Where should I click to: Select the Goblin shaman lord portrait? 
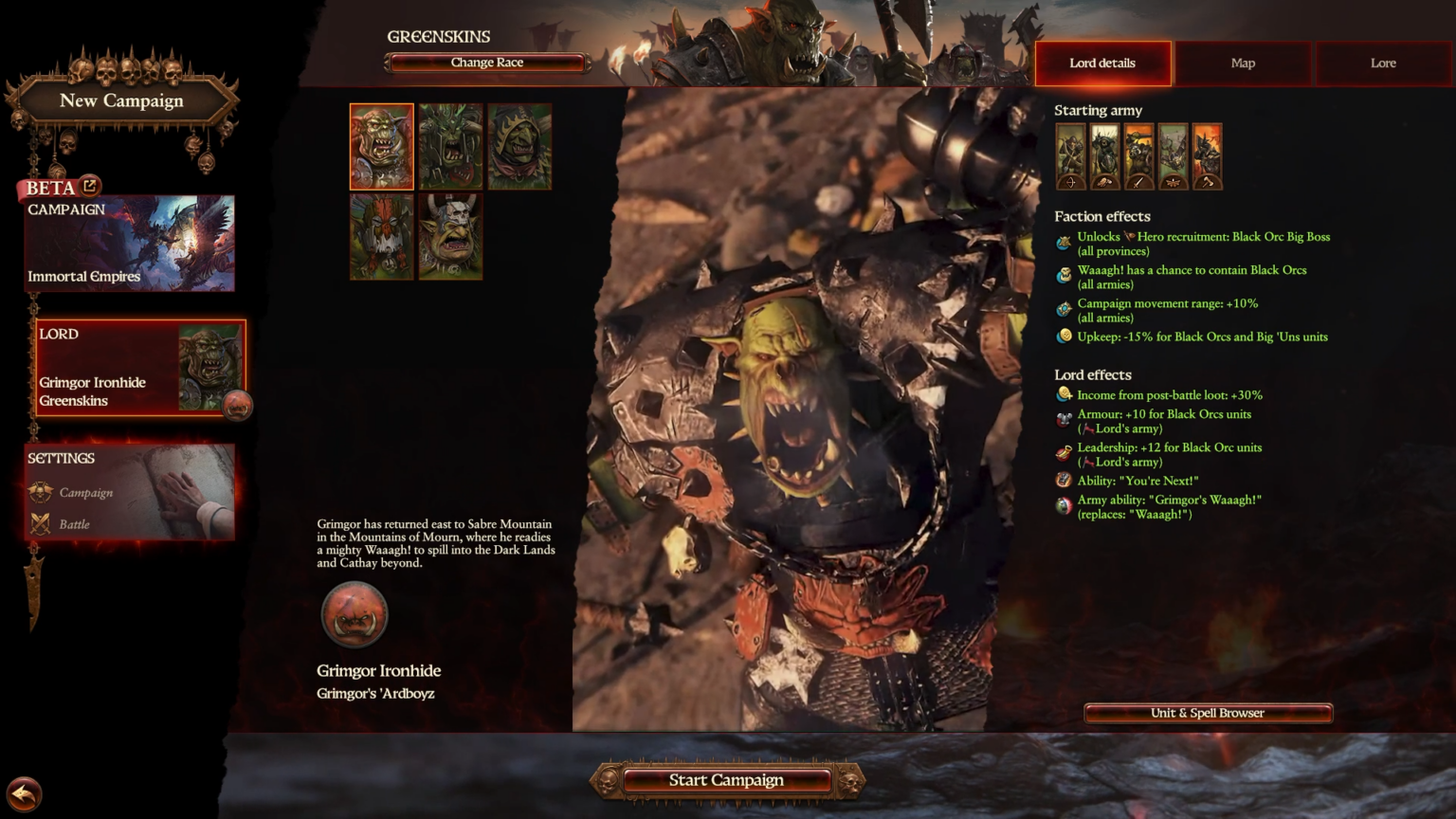[x=519, y=146]
